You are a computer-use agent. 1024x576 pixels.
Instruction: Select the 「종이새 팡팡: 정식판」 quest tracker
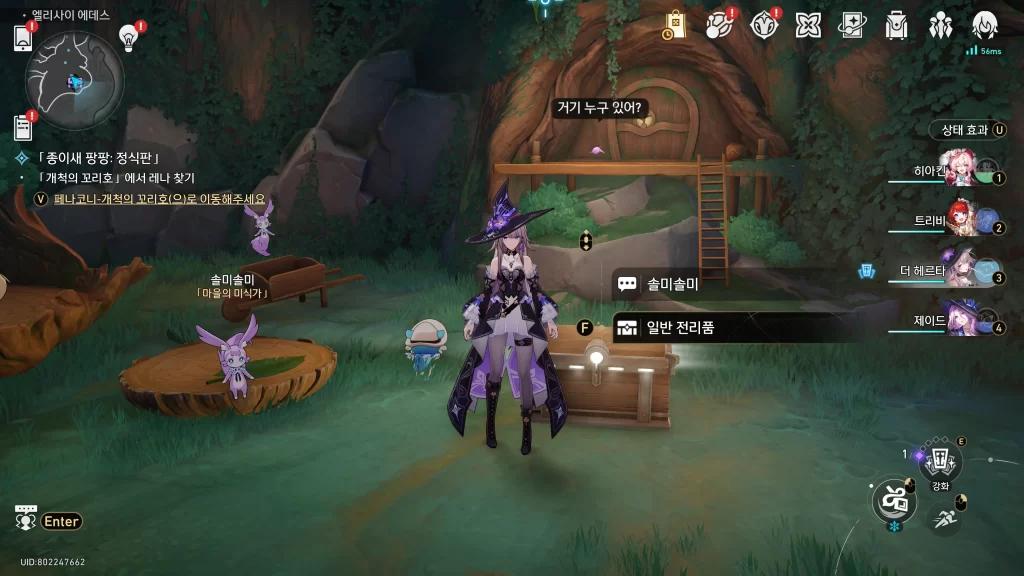(98, 158)
